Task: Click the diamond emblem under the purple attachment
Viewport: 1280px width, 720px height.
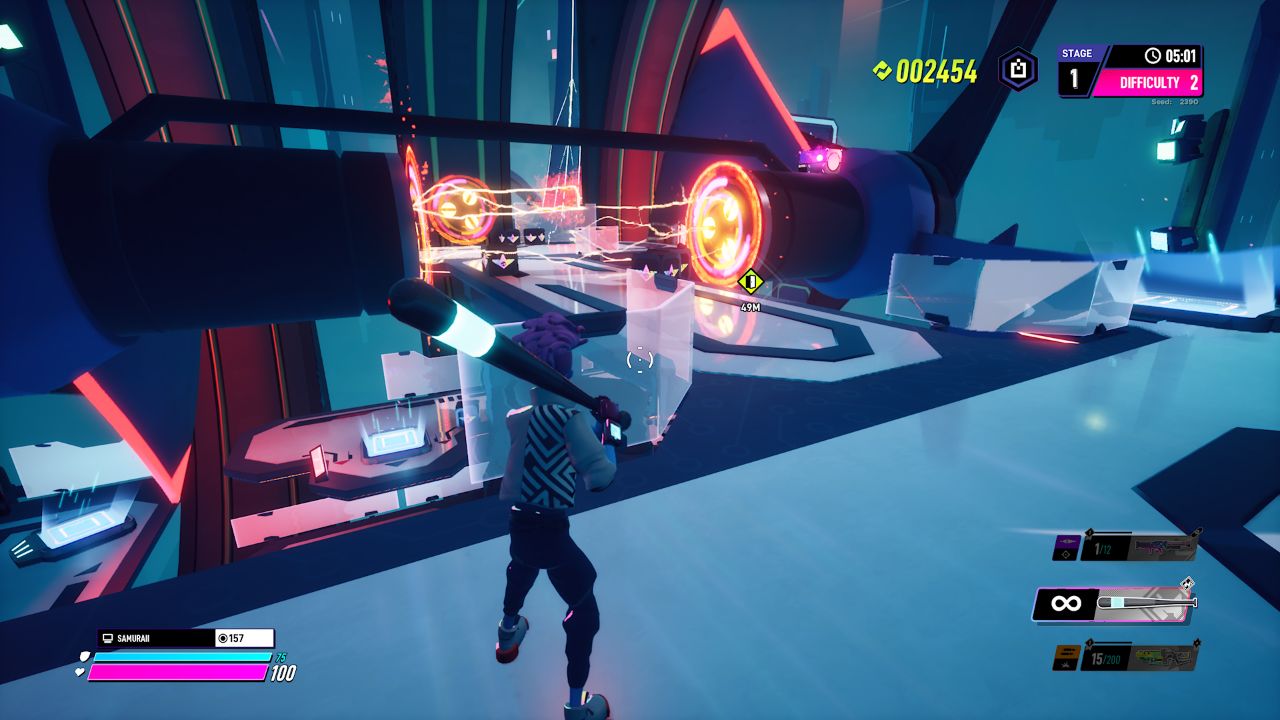Action: point(1065,554)
